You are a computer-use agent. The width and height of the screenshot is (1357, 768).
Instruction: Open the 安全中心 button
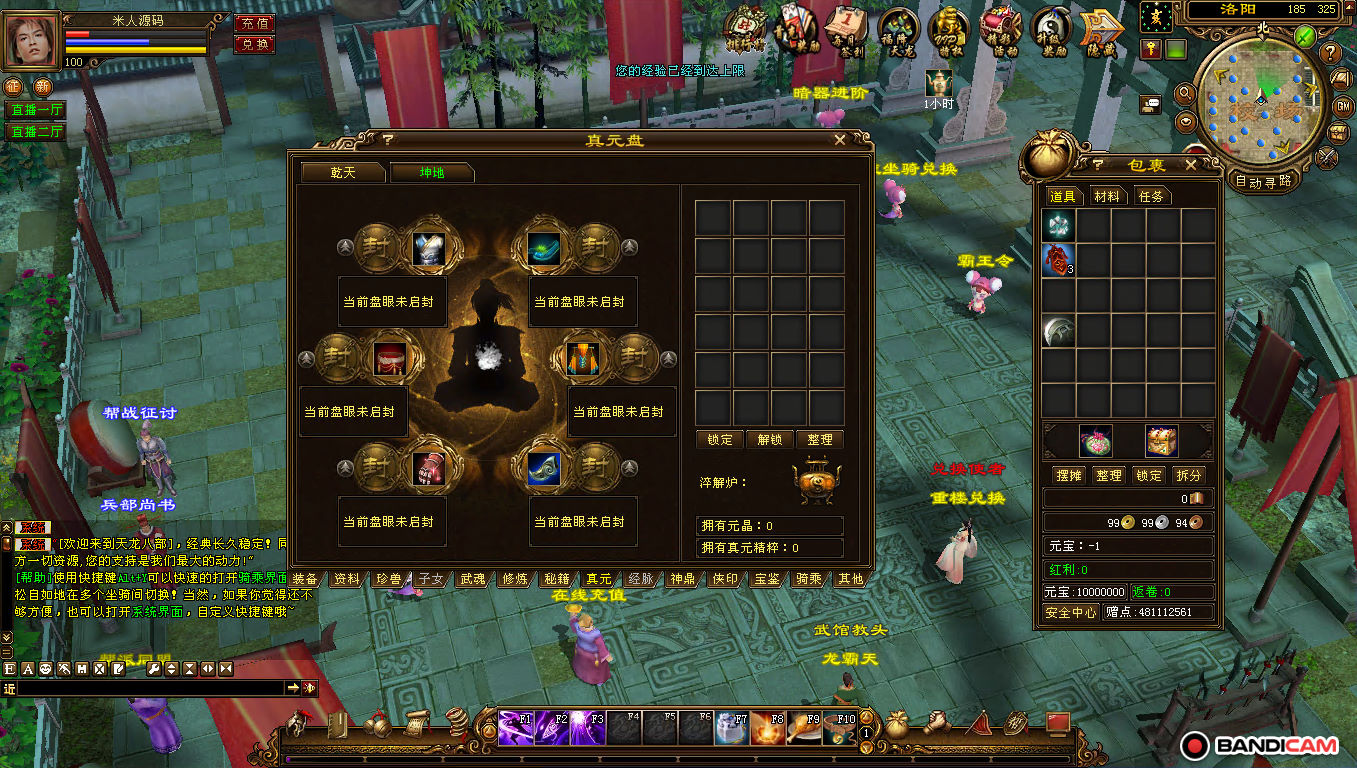(x=1071, y=612)
